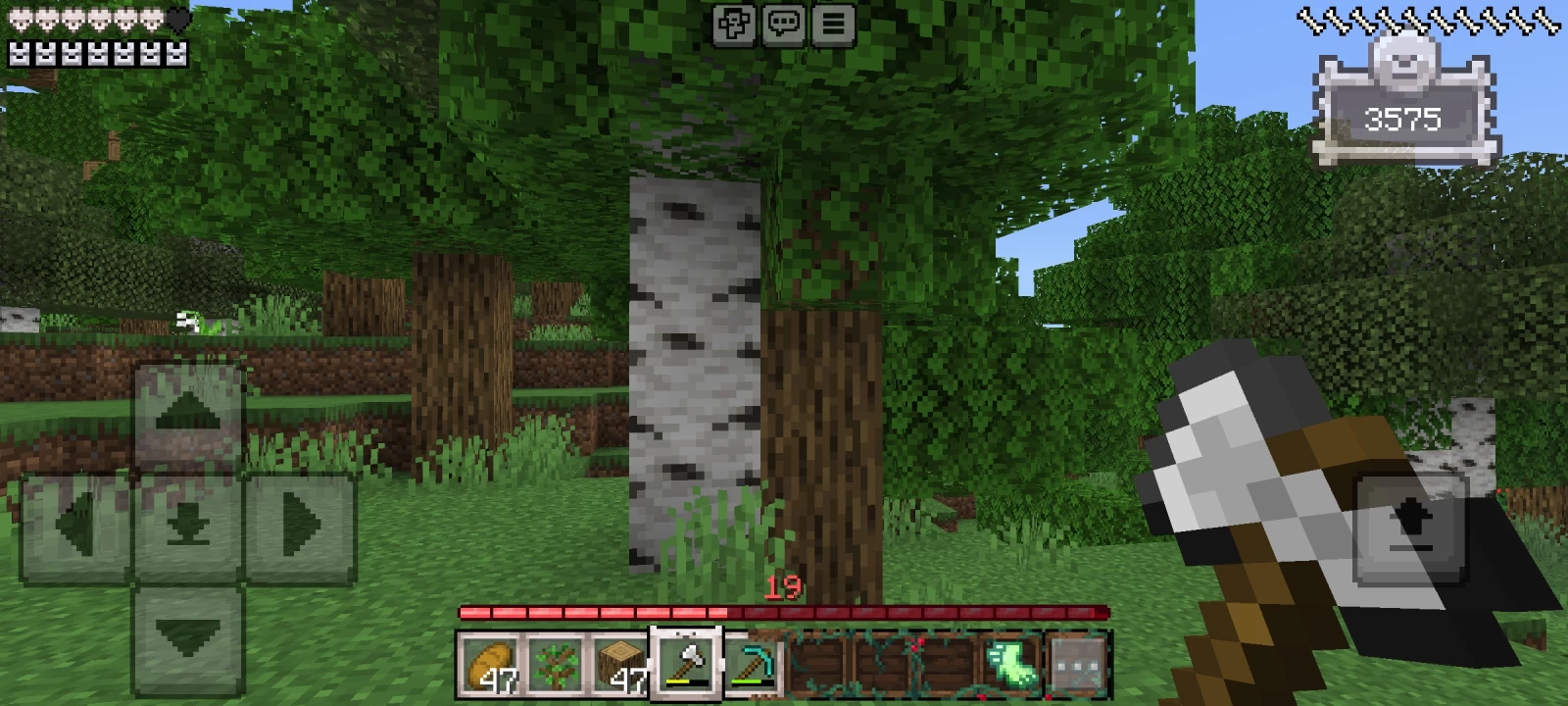Tap the jump button
This screenshot has height=706, width=1568.
point(1411,528)
